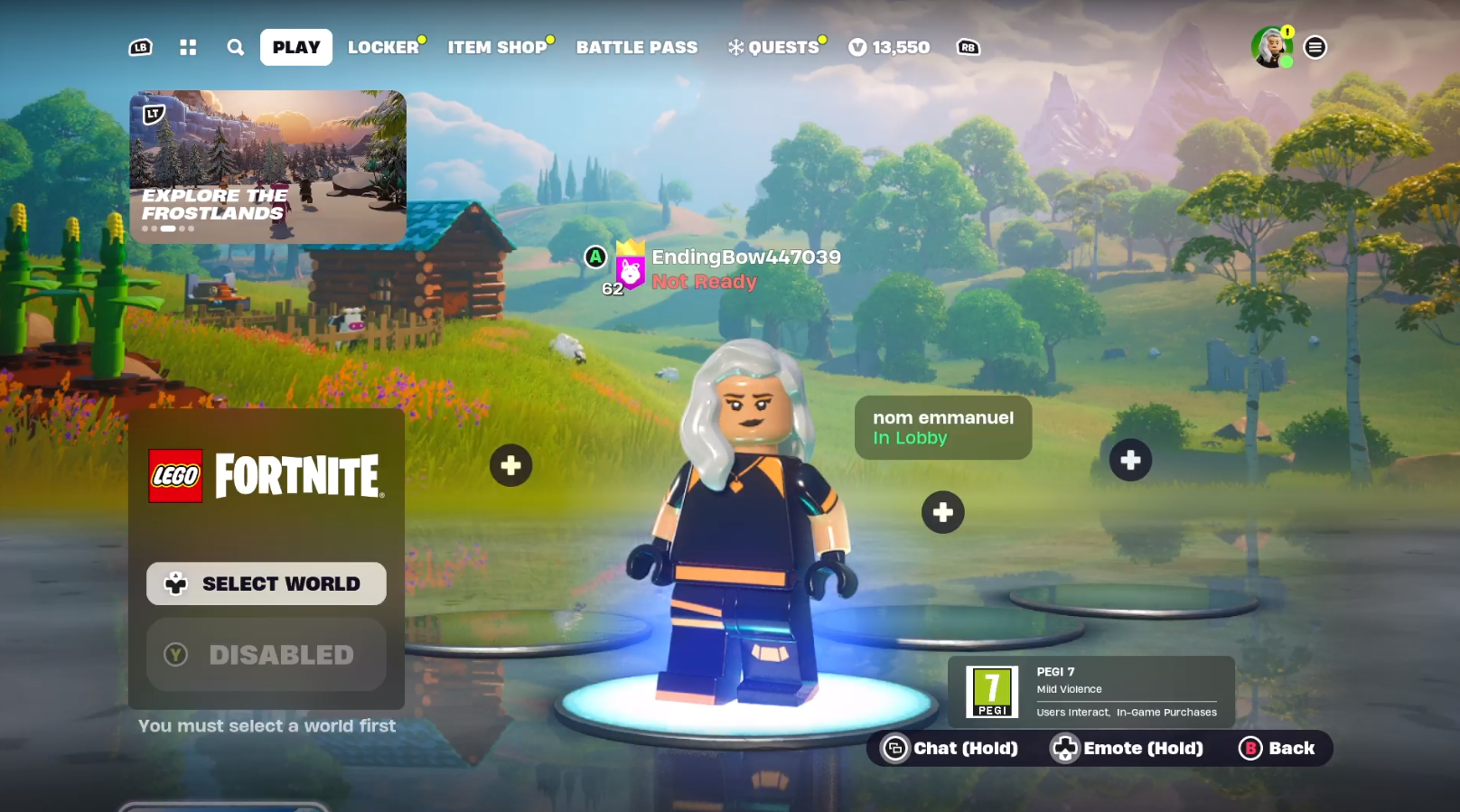Open the Emote (Hold) option
Image resolution: width=1460 pixels, height=812 pixels.
click(1128, 748)
